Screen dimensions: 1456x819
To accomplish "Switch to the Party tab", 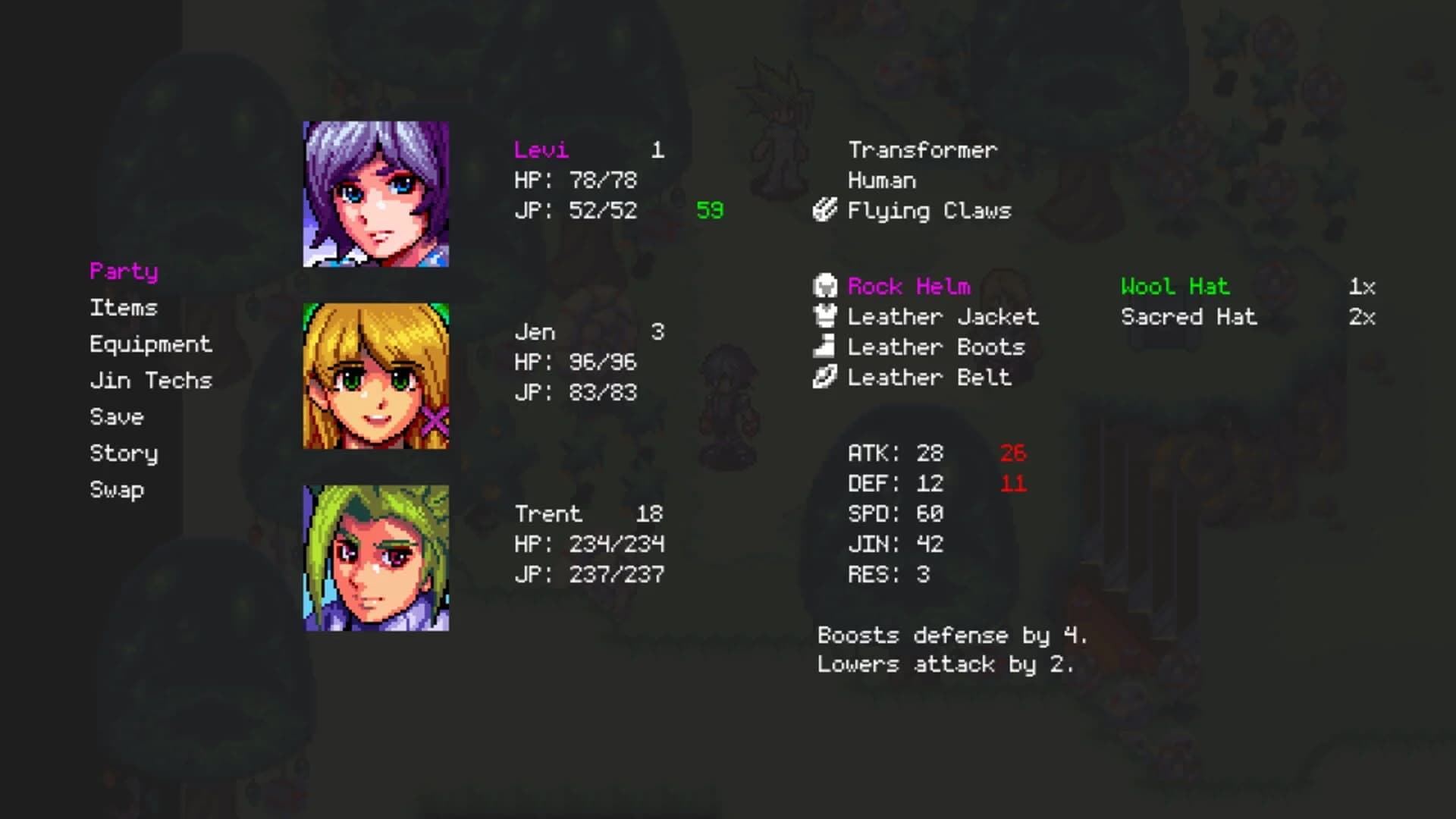I will [123, 271].
